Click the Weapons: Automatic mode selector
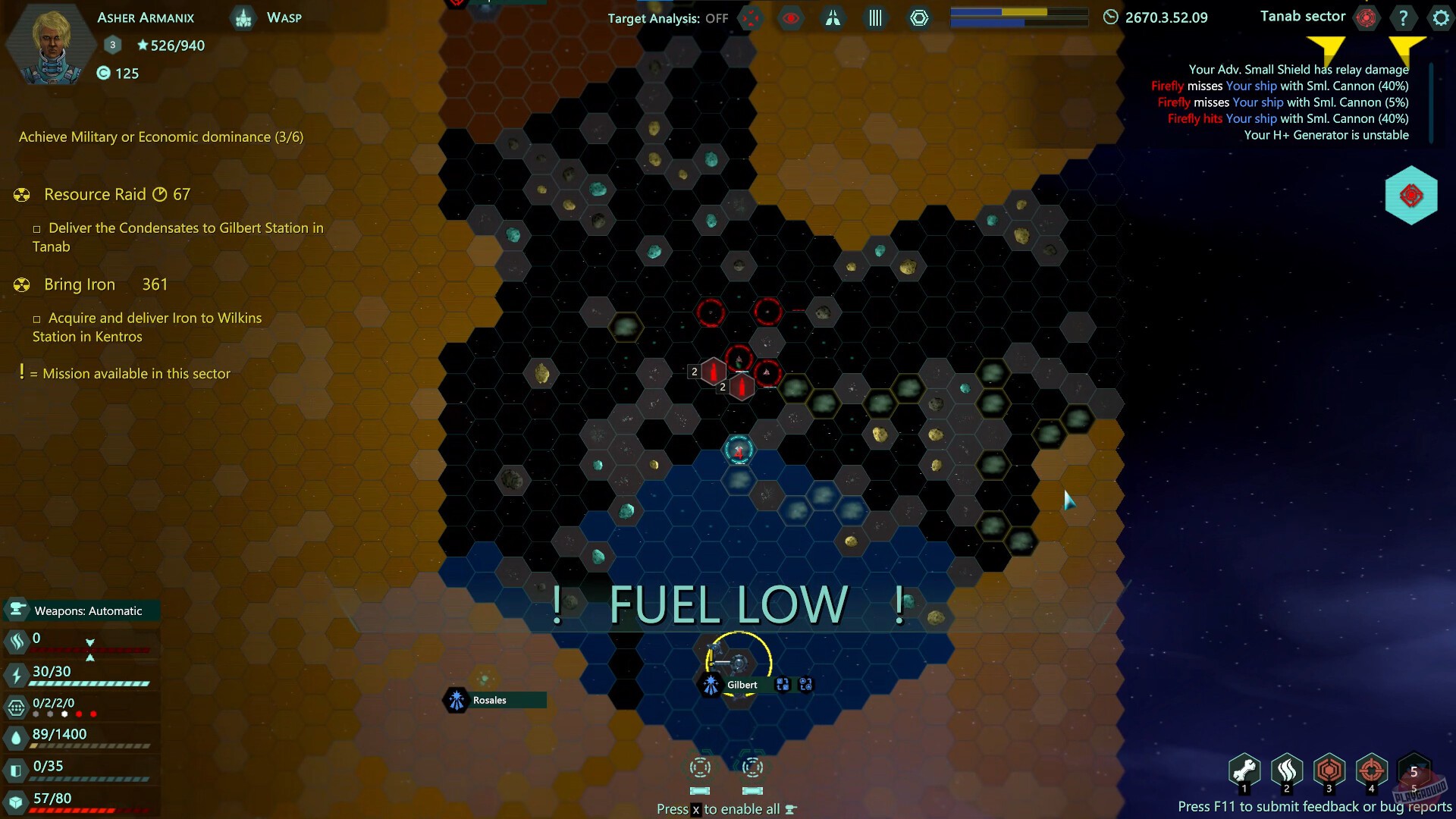This screenshot has width=1456, height=819. [81, 610]
